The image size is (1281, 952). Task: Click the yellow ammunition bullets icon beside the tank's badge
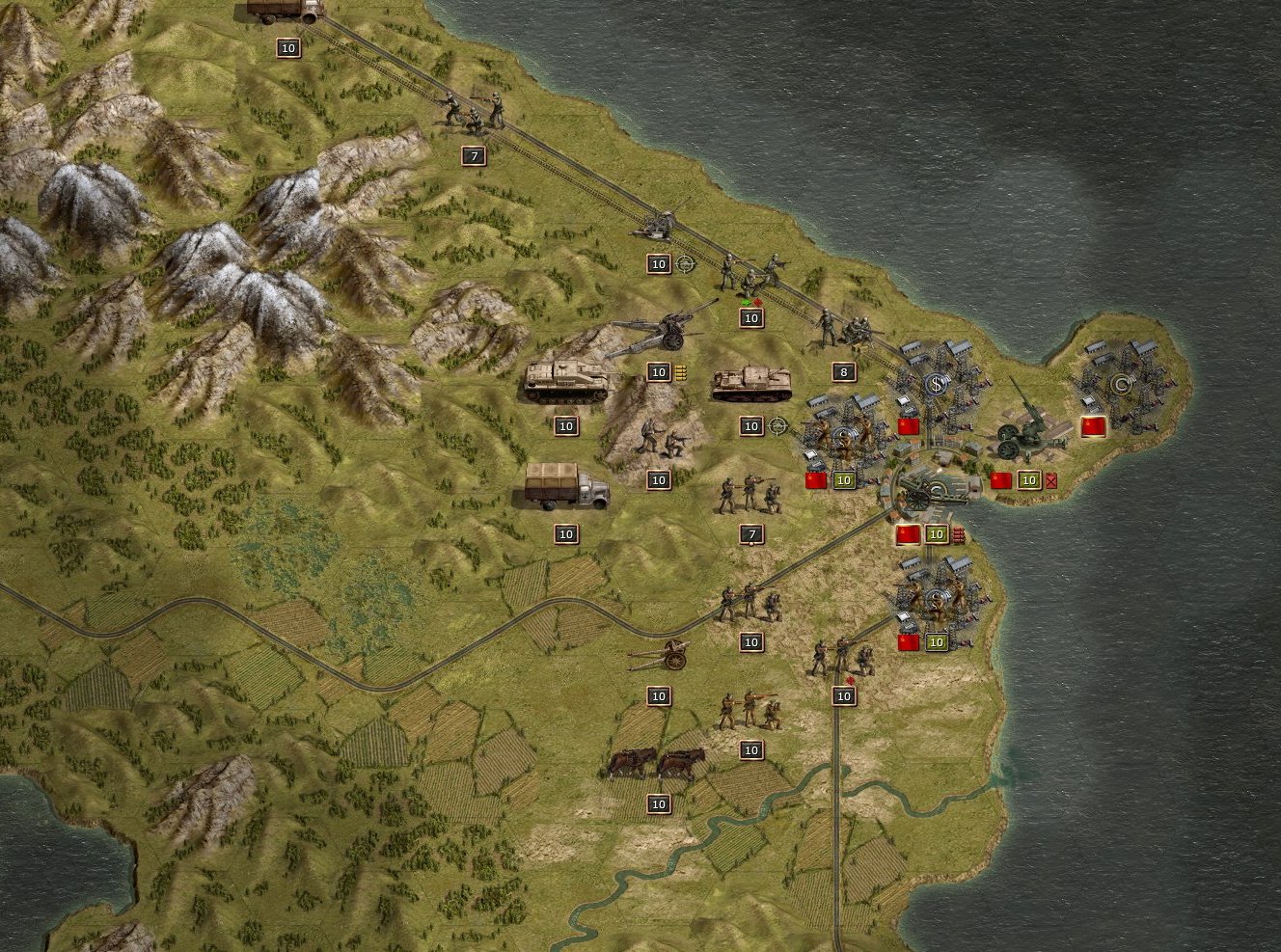(681, 372)
